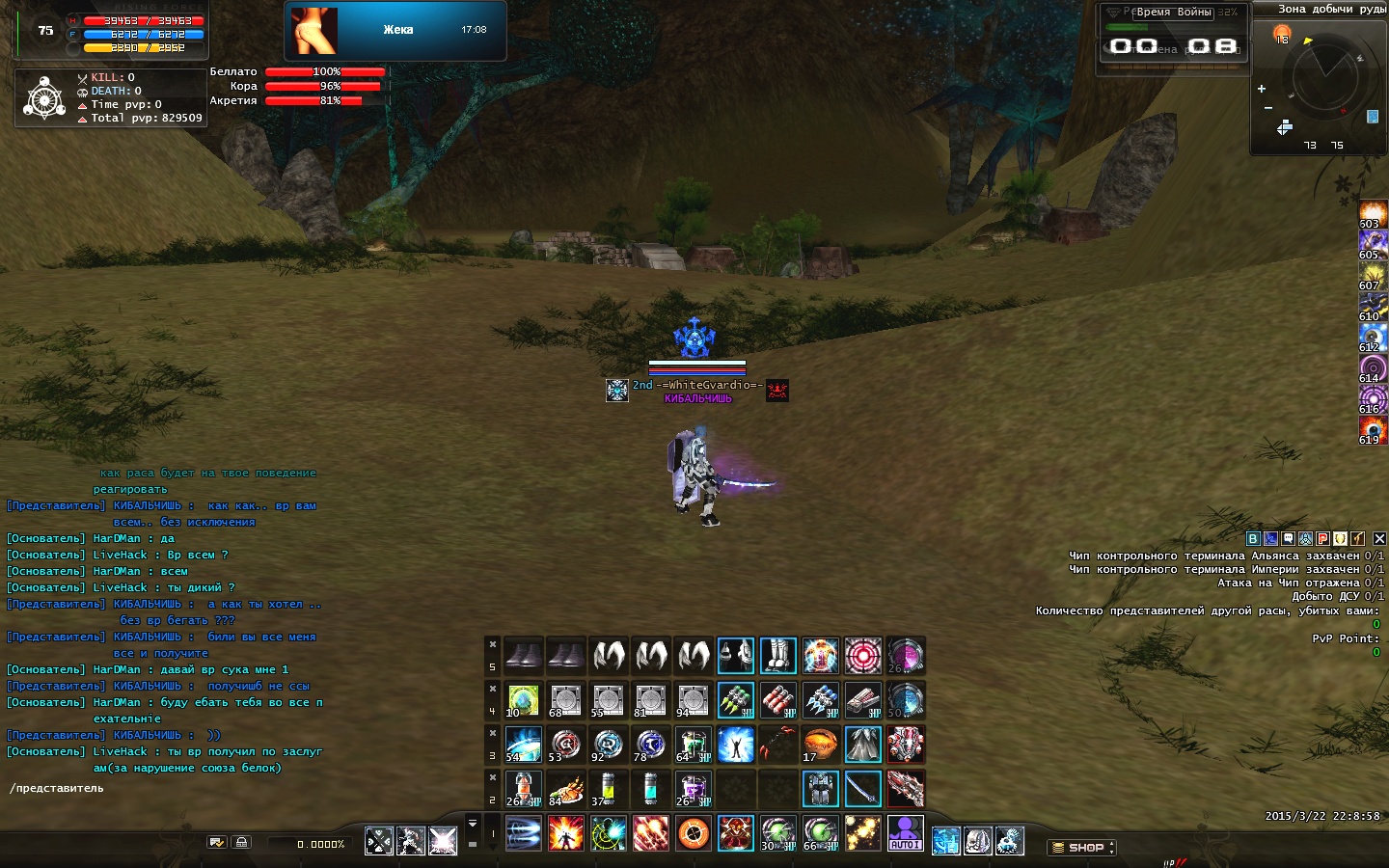Screen dimensions: 1389x868
Task: Select the green-tipped ammo slot
Action: coord(735,700)
